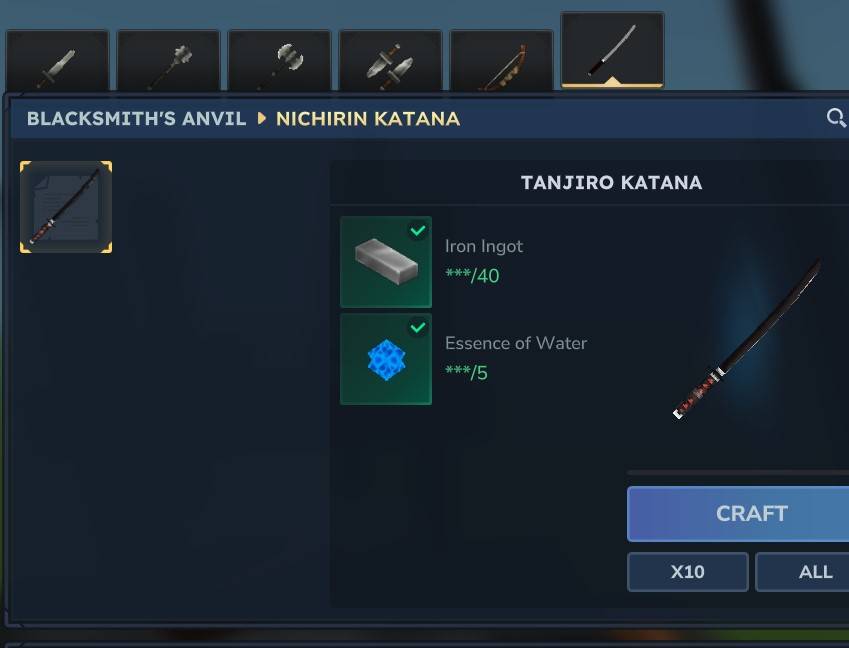Open the bow weapons tab
Screen dimensions: 849x648
tap(501, 62)
